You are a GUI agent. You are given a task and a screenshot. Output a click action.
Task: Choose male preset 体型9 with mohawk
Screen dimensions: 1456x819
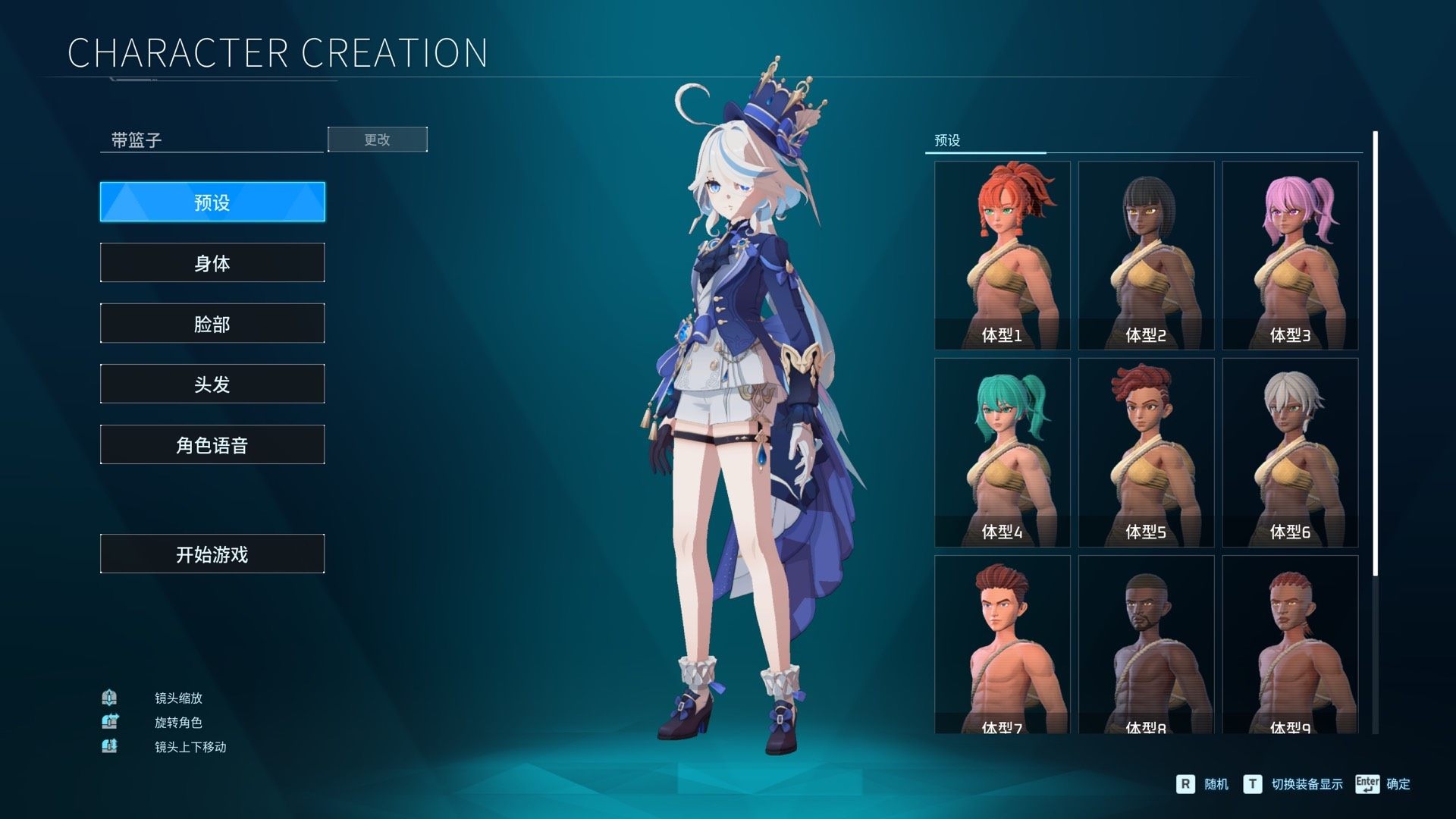(1290, 645)
